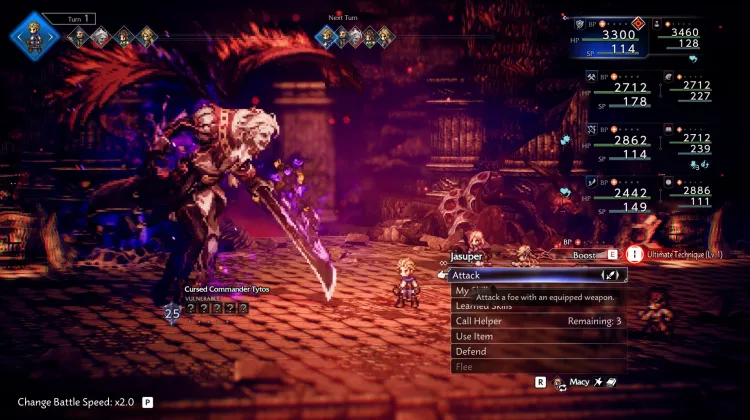Trigger the Ultimate Technique exclamation icon
This screenshot has width=750, height=420.
(634, 255)
